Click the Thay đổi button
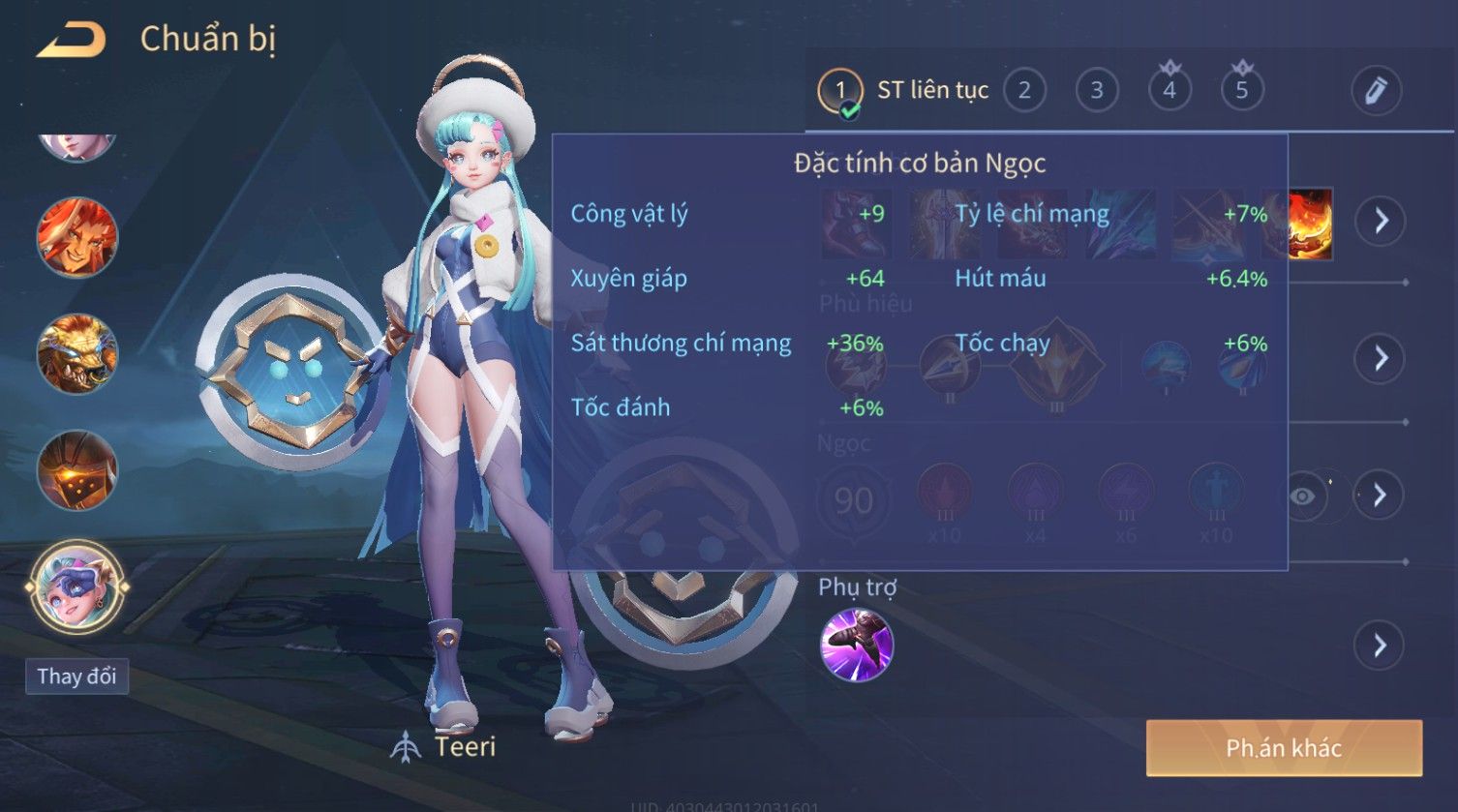This screenshot has width=1458, height=812. (x=76, y=676)
